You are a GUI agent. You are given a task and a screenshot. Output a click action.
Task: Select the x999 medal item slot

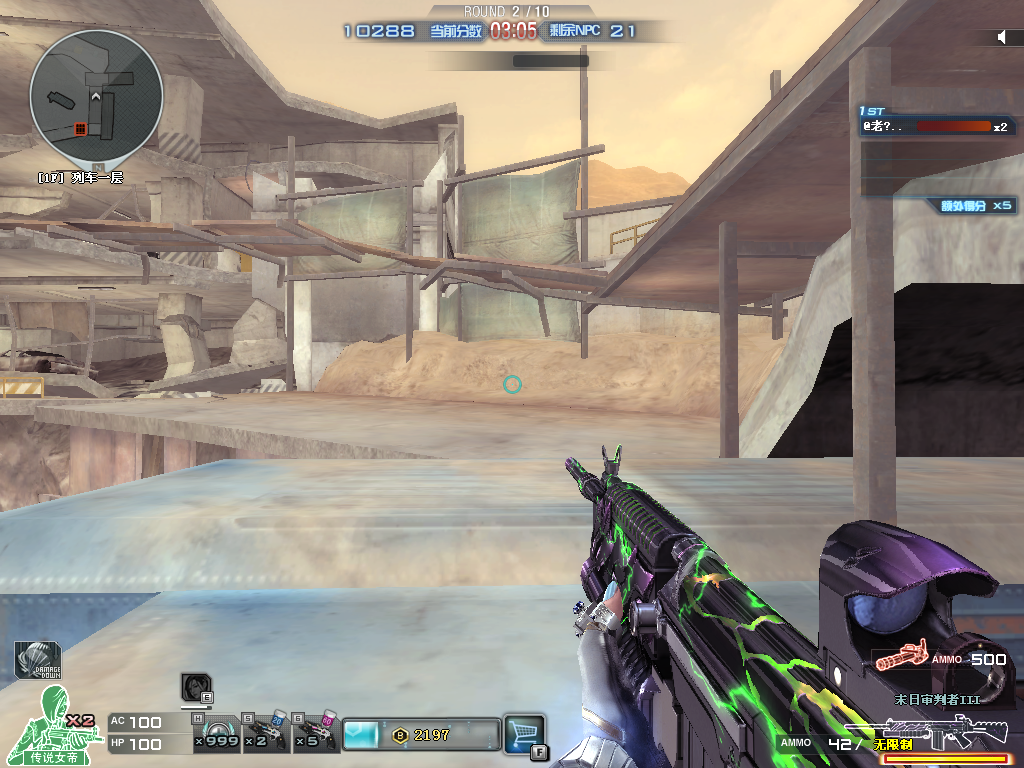216,733
